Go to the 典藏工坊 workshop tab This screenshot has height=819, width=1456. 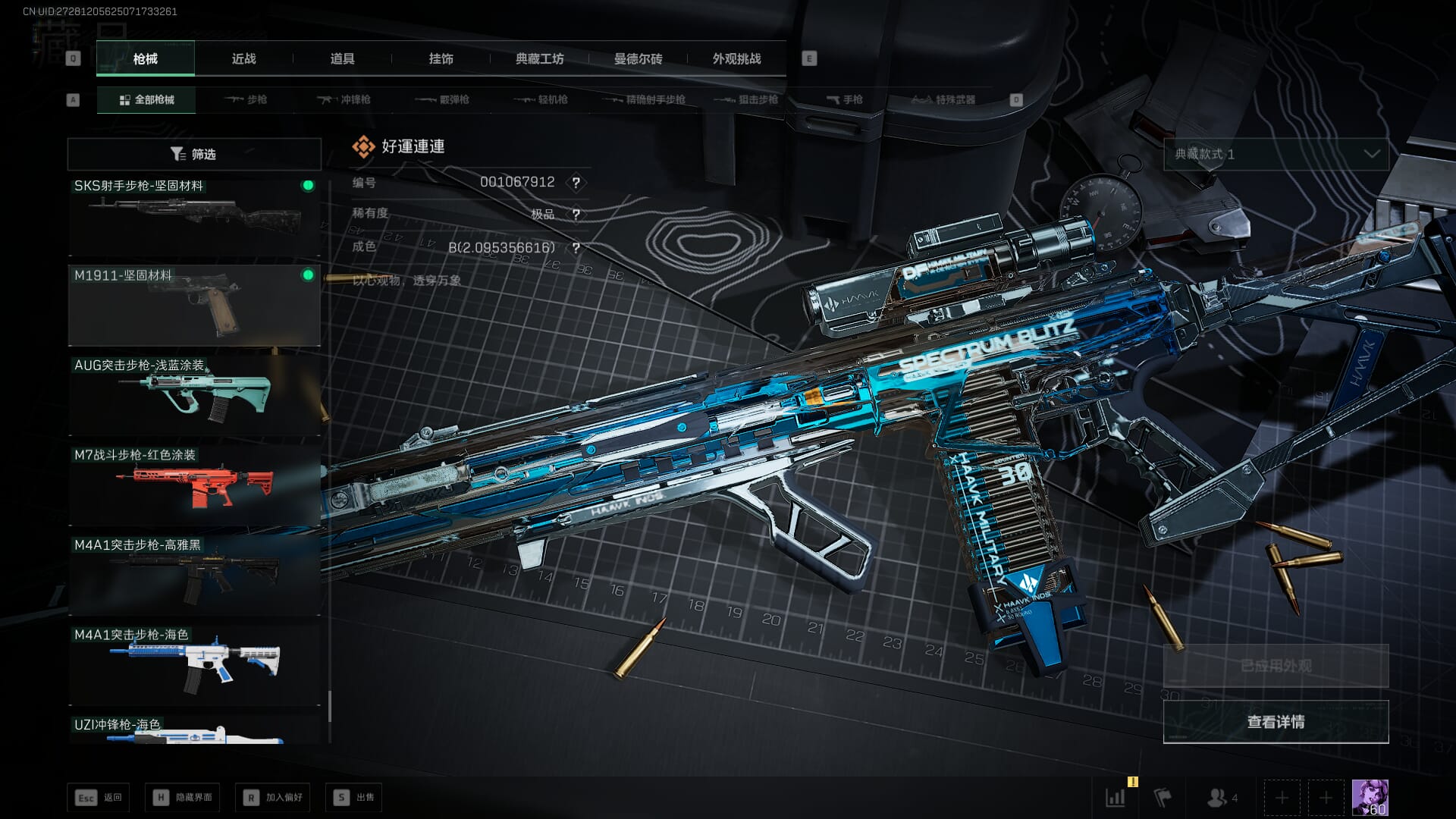click(x=539, y=59)
